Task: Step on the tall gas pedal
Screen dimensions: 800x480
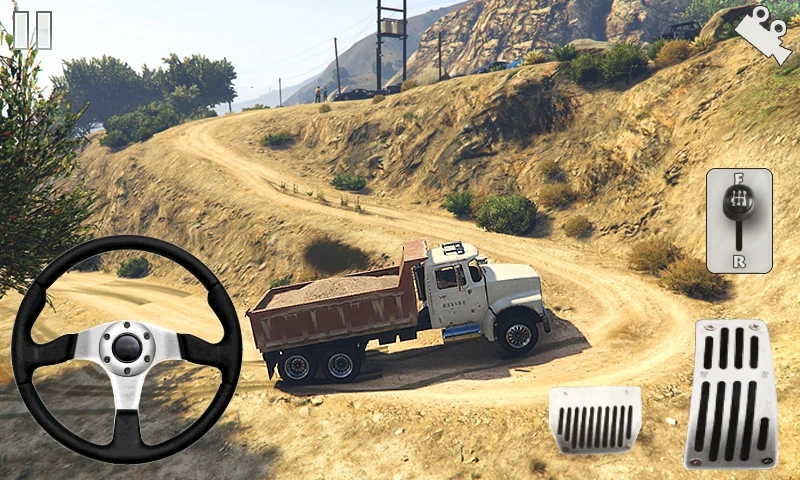Action: (x=731, y=394)
